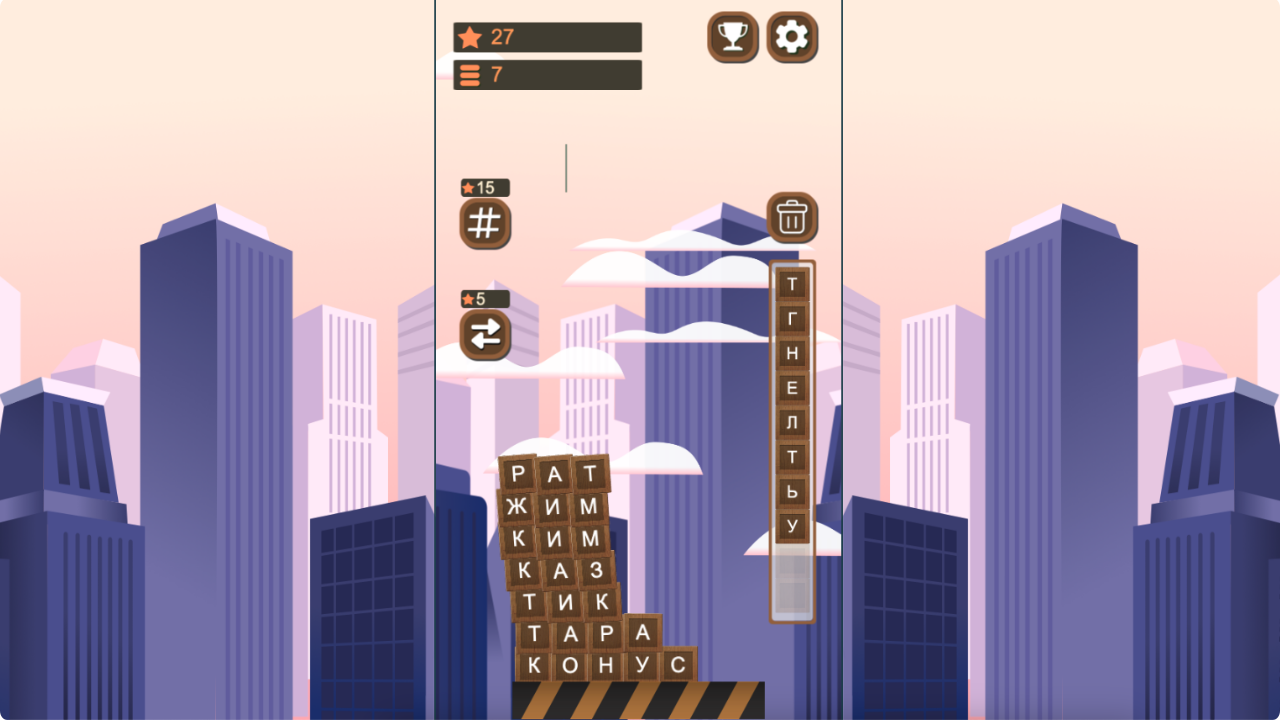This screenshot has height=720, width=1280.
Task: Open the gear settings menu
Action: point(792,37)
